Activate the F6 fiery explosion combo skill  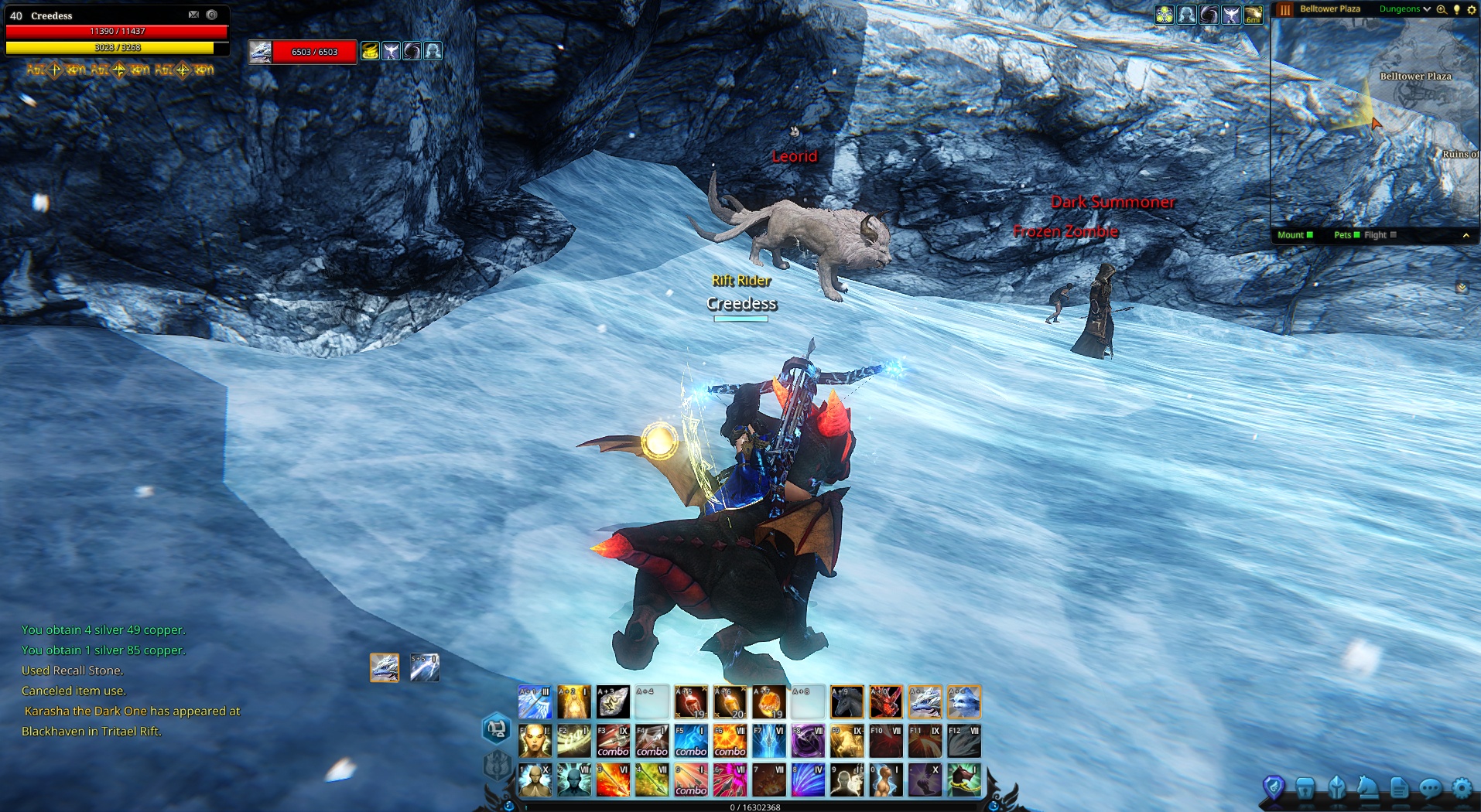(x=730, y=741)
